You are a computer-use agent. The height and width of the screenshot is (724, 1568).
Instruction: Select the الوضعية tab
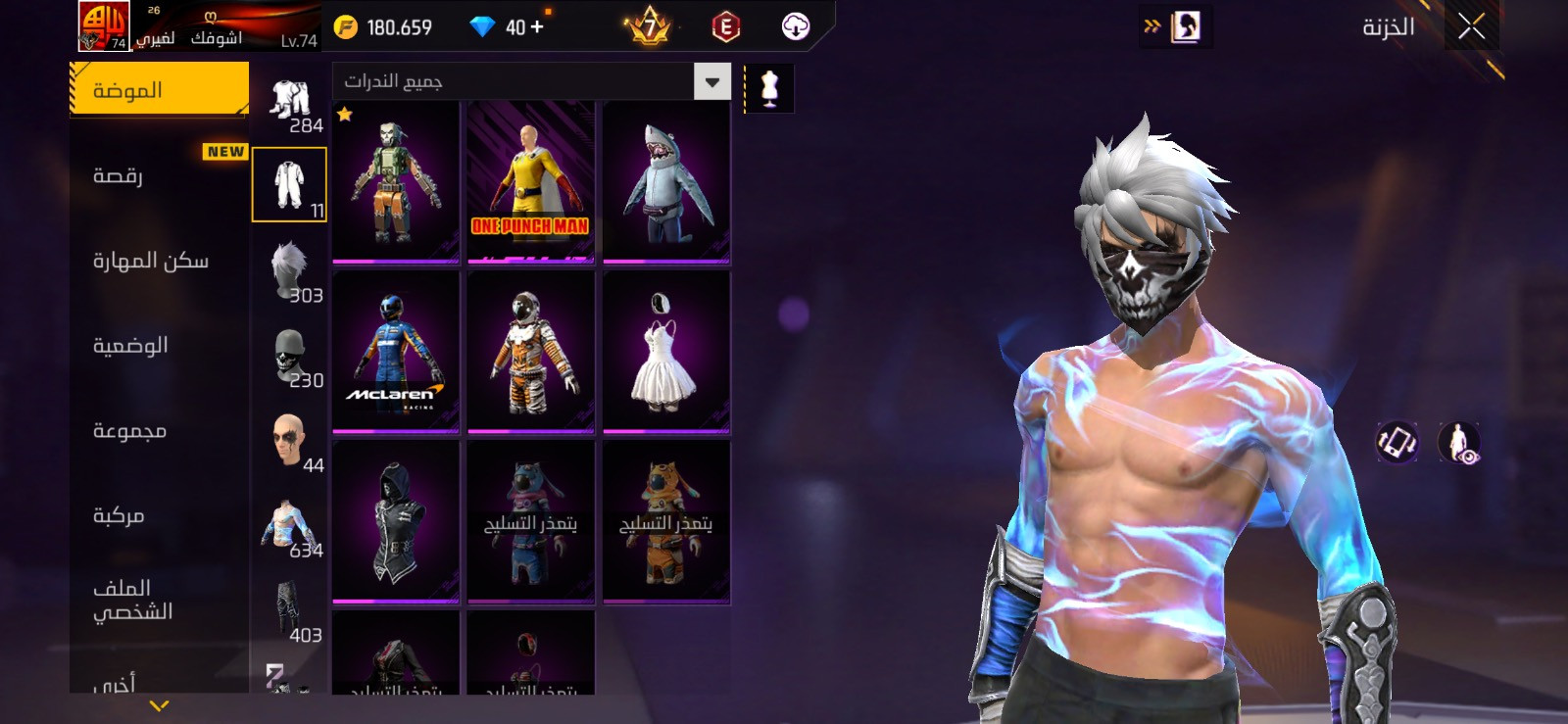(130, 345)
